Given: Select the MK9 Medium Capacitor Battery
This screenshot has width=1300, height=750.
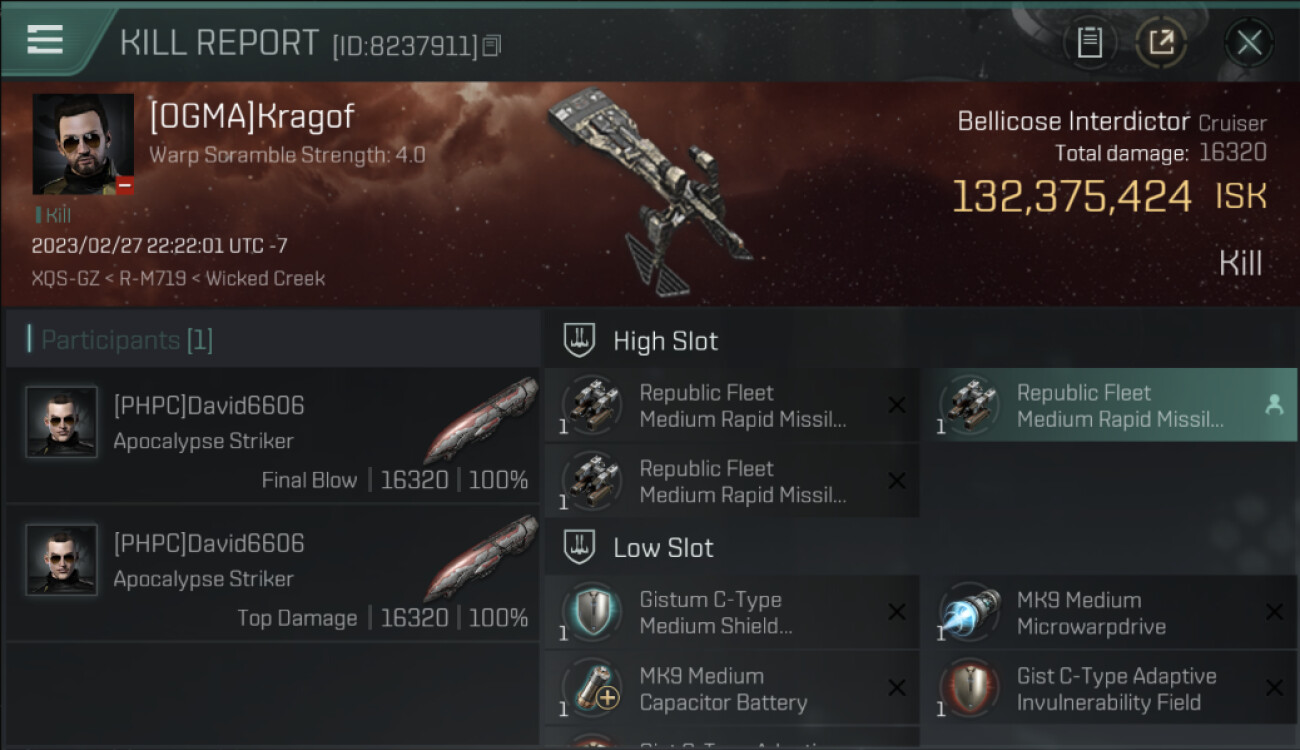Looking at the screenshot, I should 731,688.
